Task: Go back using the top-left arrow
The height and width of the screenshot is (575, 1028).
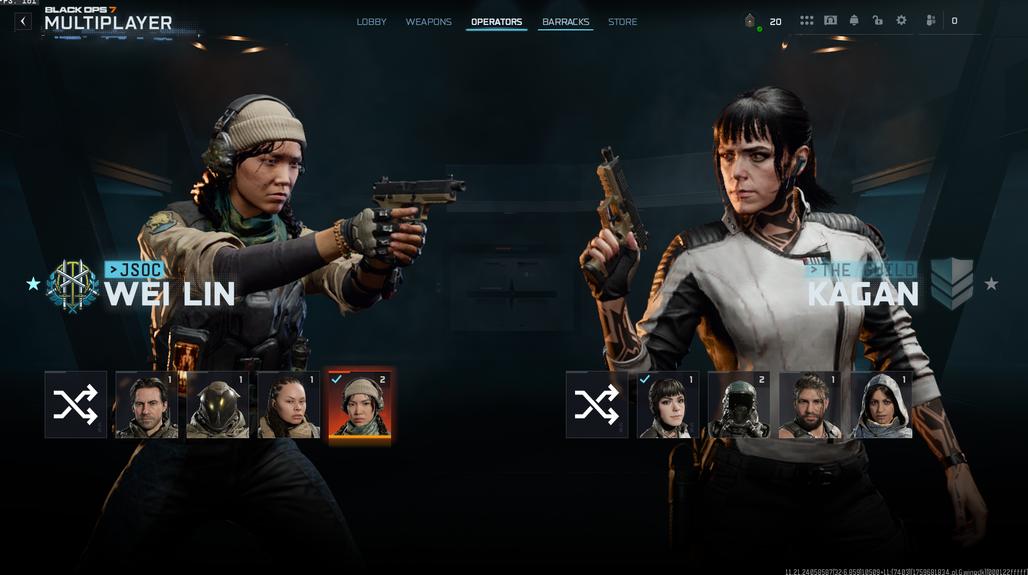Action: click(23, 21)
